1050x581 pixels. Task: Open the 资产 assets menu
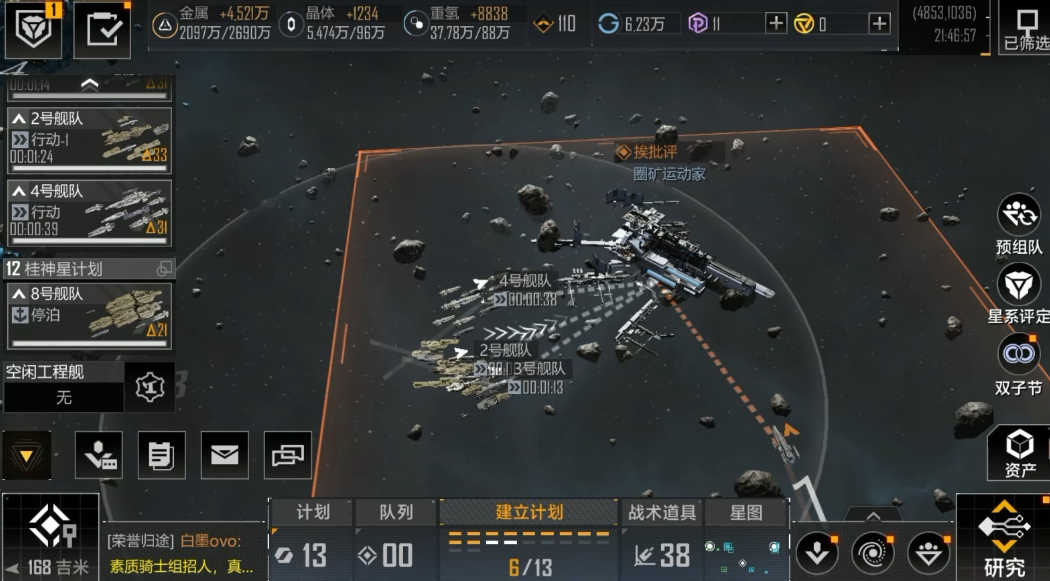(x=1019, y=453)
